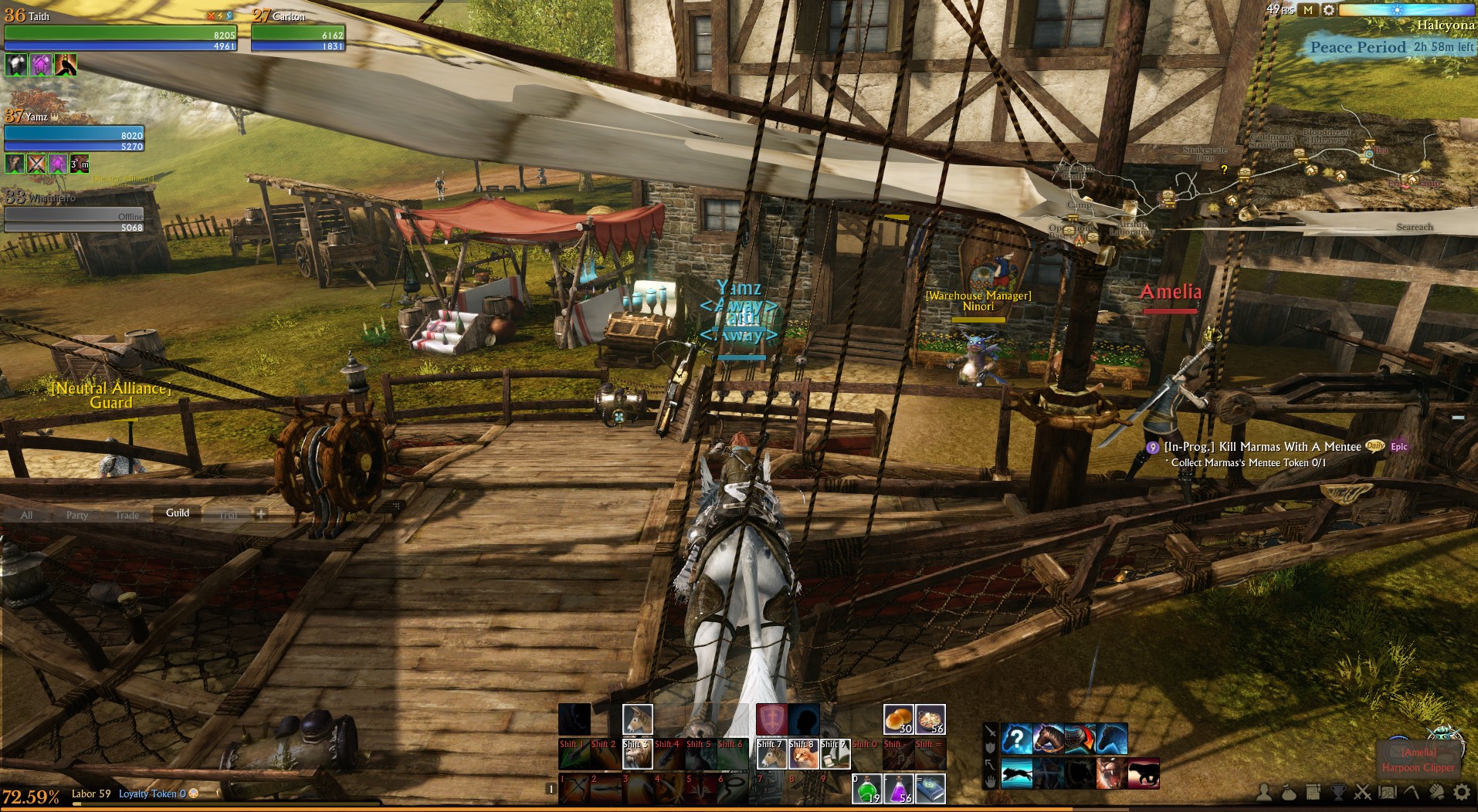Click the question mark horse mount skill
This screenshot has width=1478, height=812.
pos(1016,739)
